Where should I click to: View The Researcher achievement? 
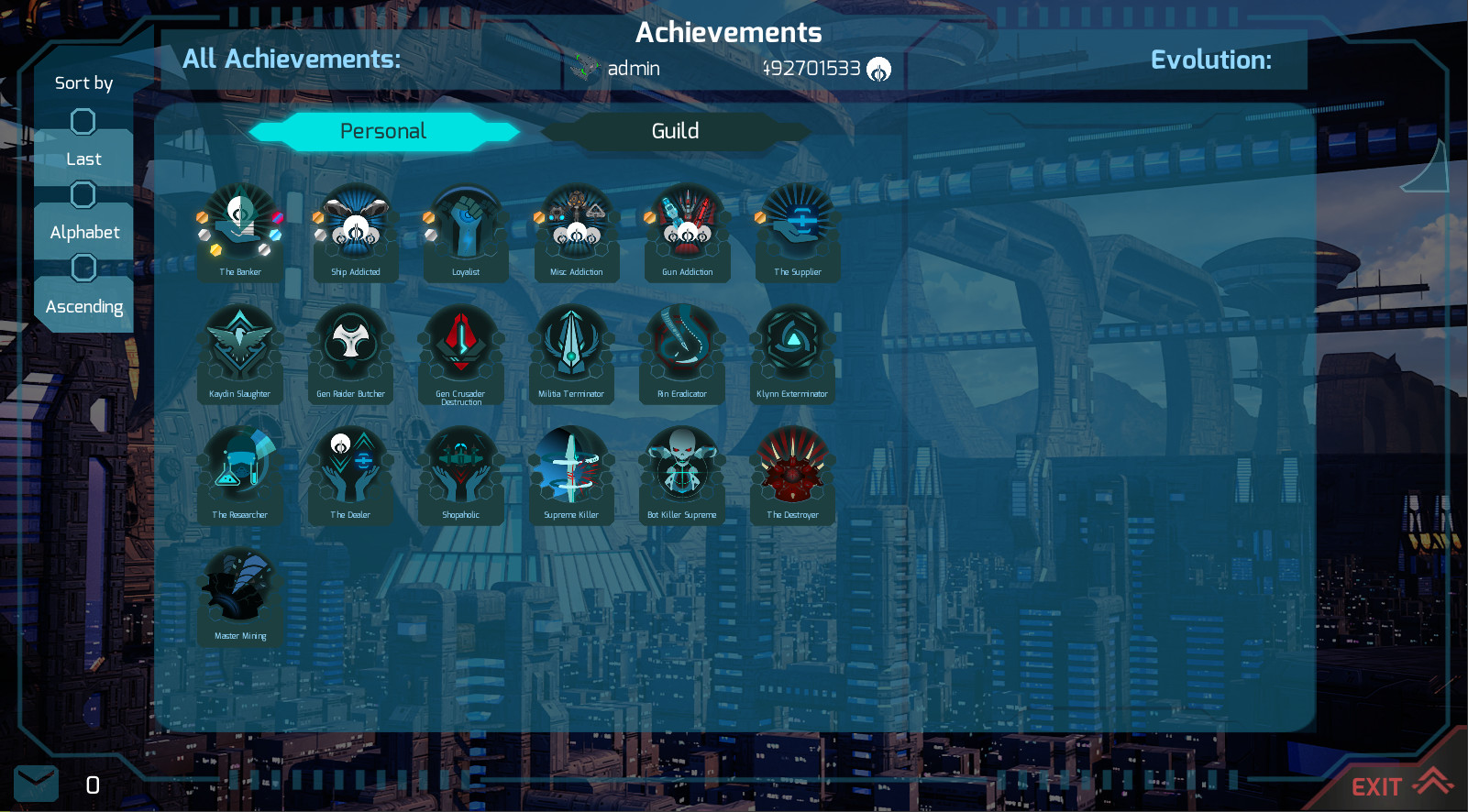click(x=239, y=471)
